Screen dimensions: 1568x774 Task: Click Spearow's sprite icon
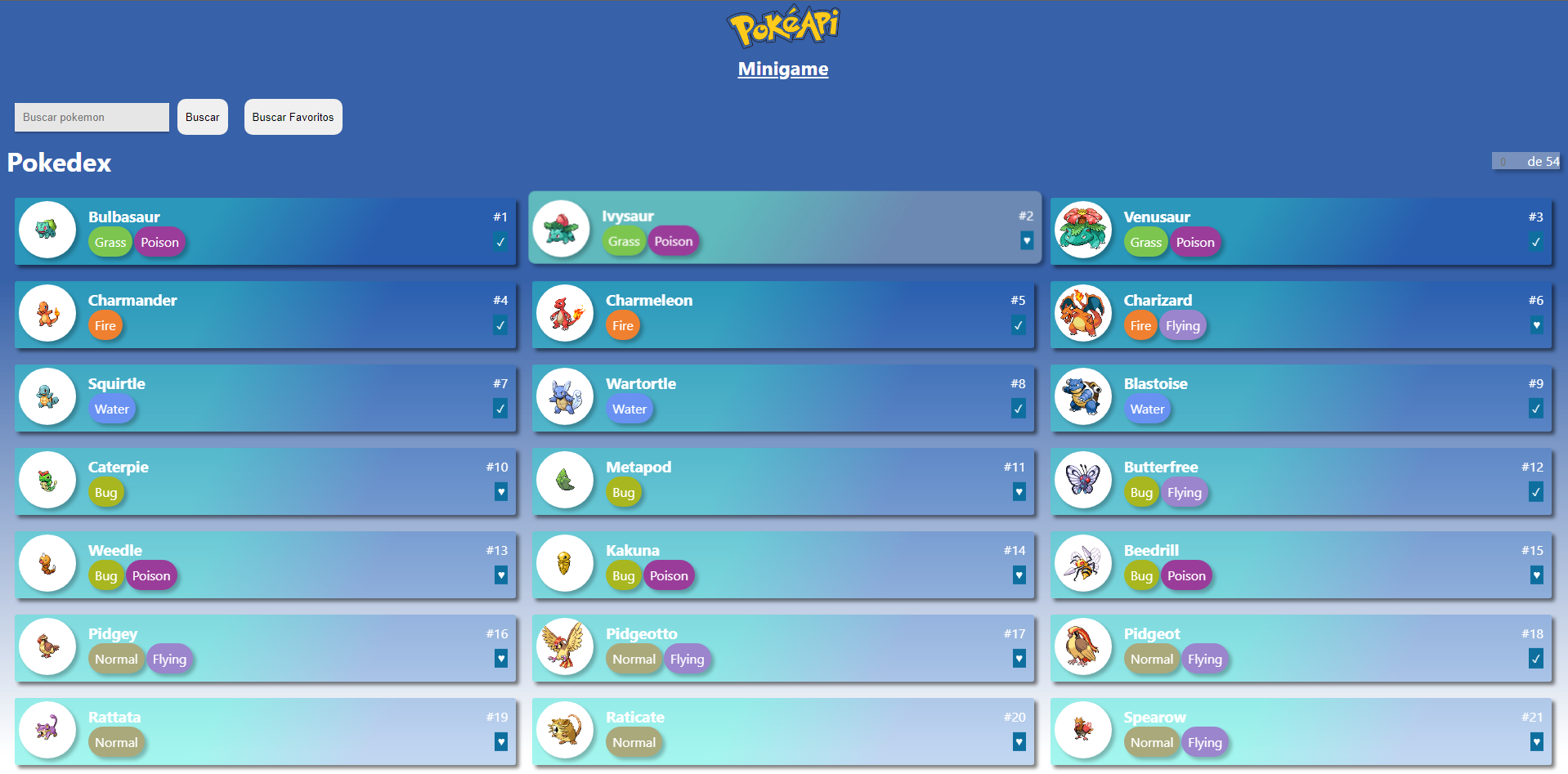[1083, 730]
